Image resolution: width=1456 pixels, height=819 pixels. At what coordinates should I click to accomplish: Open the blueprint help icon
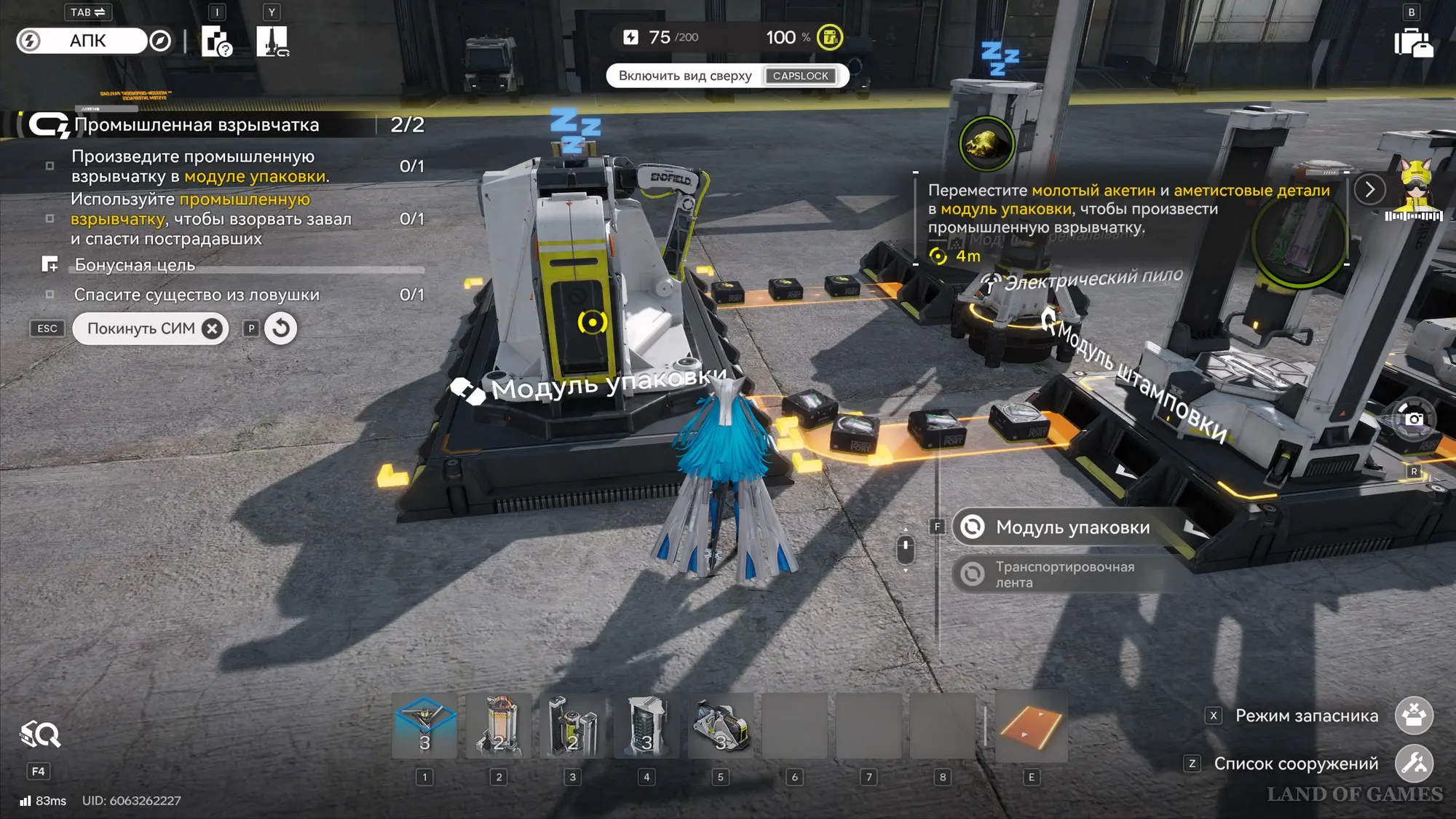tap(215, 41)
